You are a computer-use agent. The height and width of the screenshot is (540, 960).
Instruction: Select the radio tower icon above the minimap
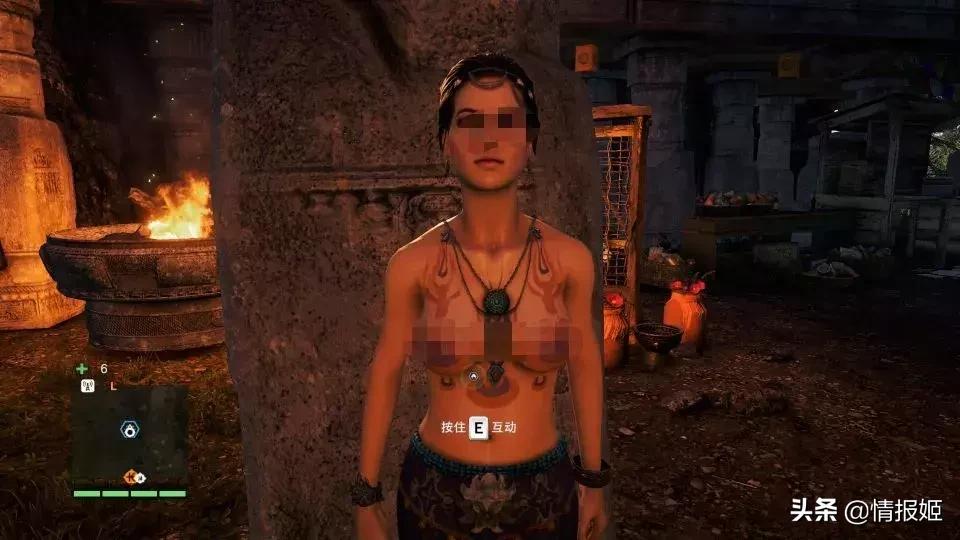87,385
